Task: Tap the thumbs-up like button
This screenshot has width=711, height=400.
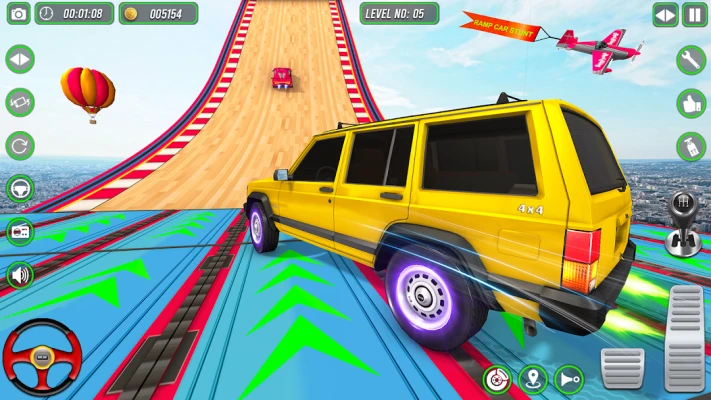Action: 691,103
